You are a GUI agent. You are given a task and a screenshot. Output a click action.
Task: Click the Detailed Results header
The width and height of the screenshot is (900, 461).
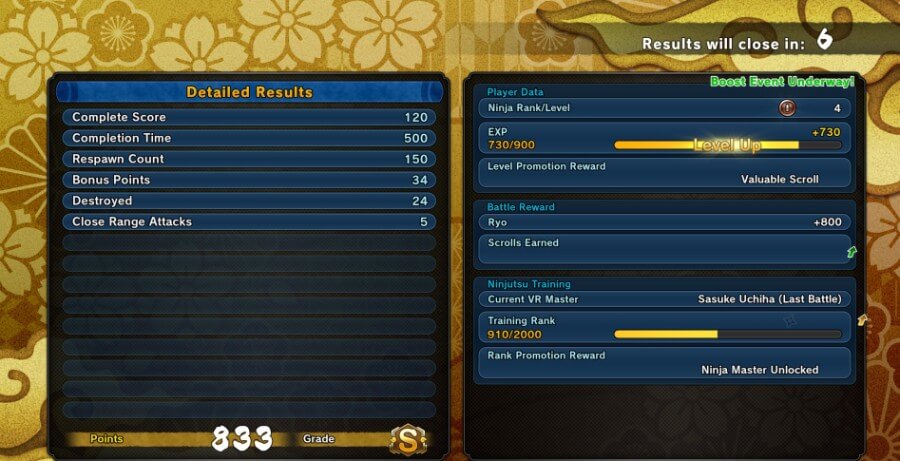249,92
